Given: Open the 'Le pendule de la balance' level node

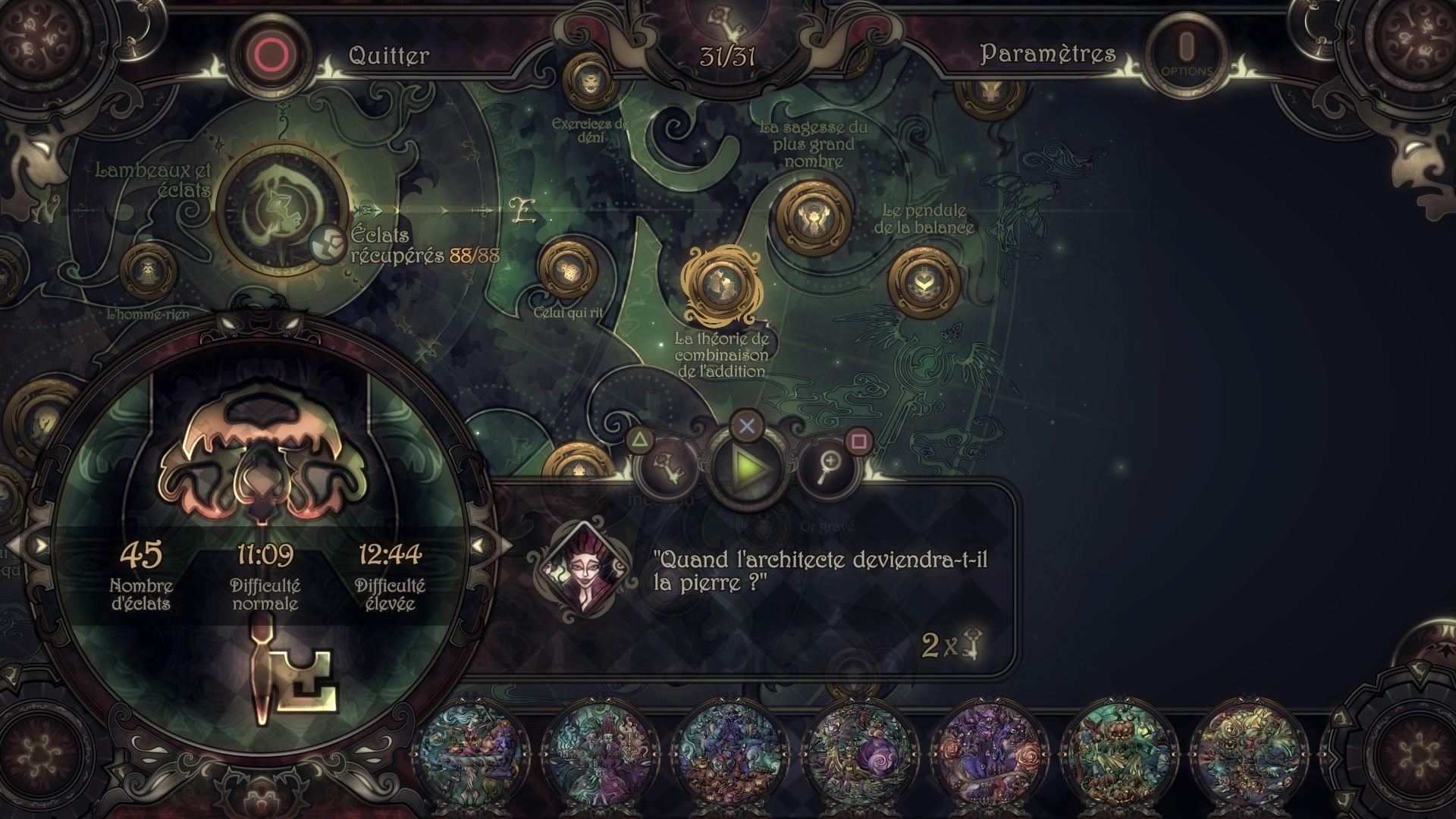Looking at the screenshot, I should tap(923, 284).
